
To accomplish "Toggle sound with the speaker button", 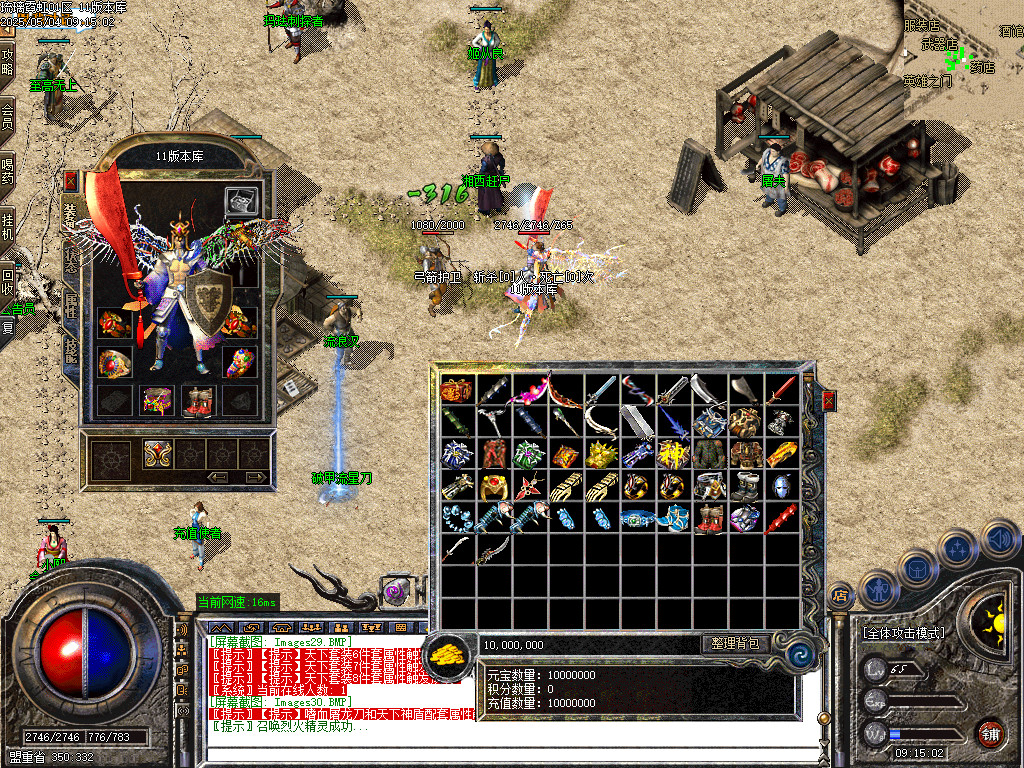I will point(999,540).
